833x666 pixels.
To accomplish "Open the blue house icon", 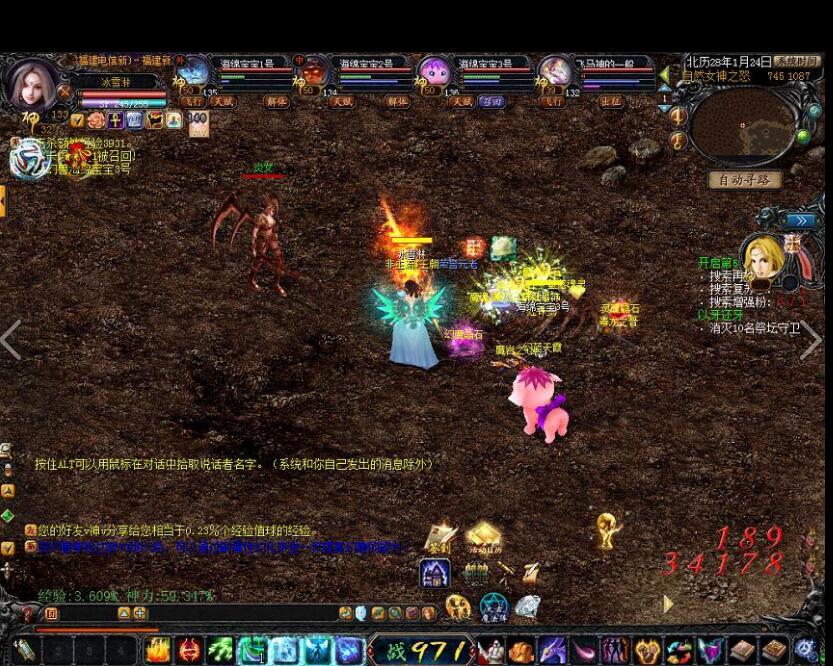I will click(x=434, y=573).
